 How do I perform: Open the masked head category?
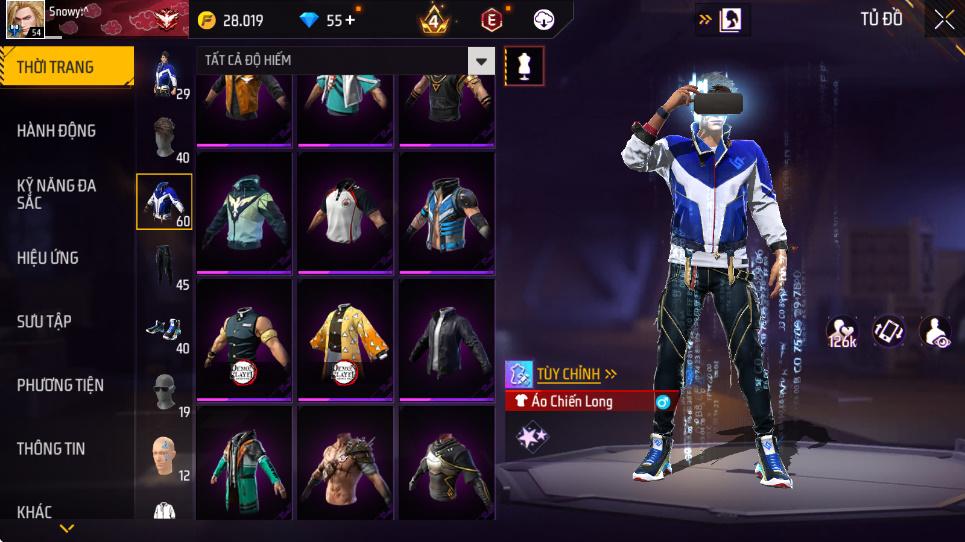pos(163,391)
